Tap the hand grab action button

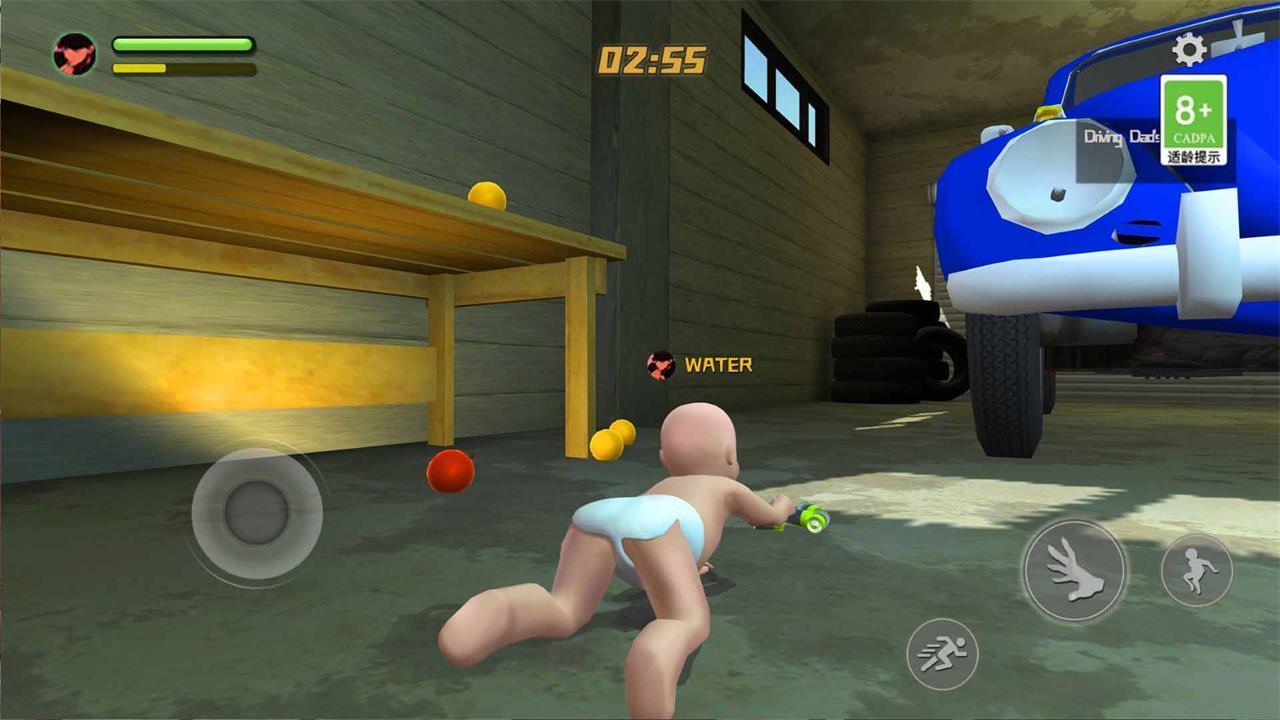tap(1074, 572)
